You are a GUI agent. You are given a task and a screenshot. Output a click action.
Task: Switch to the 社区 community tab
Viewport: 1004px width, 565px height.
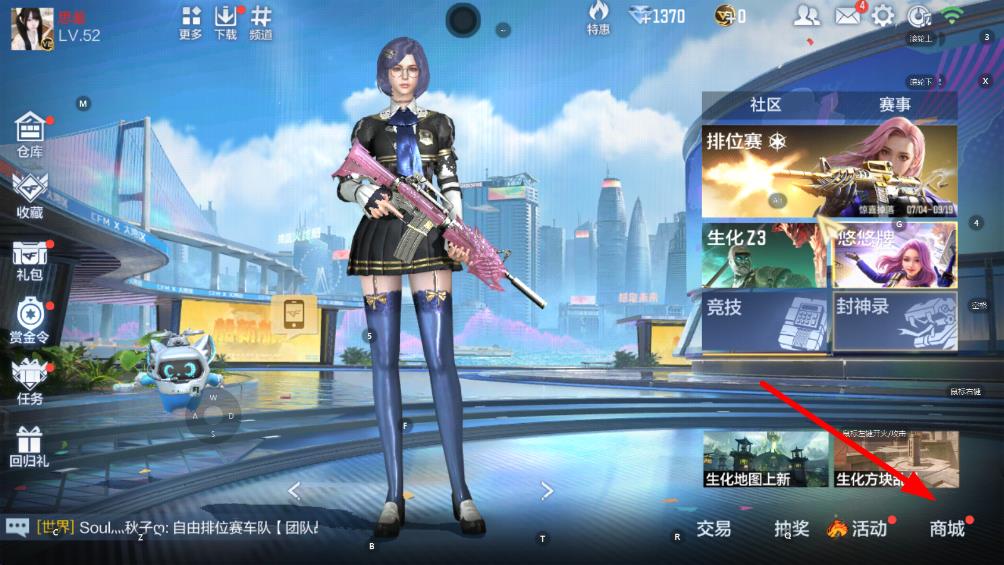(765, 105)
